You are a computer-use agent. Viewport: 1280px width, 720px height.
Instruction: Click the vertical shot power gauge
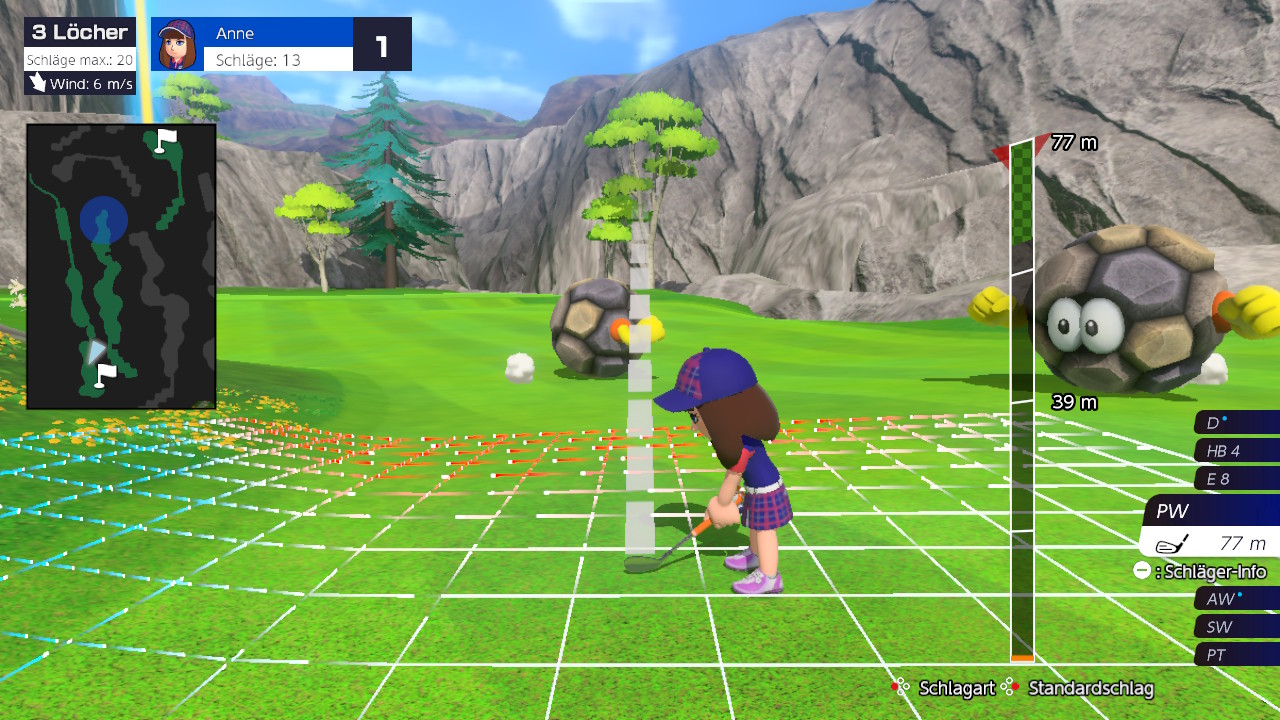1021,400
